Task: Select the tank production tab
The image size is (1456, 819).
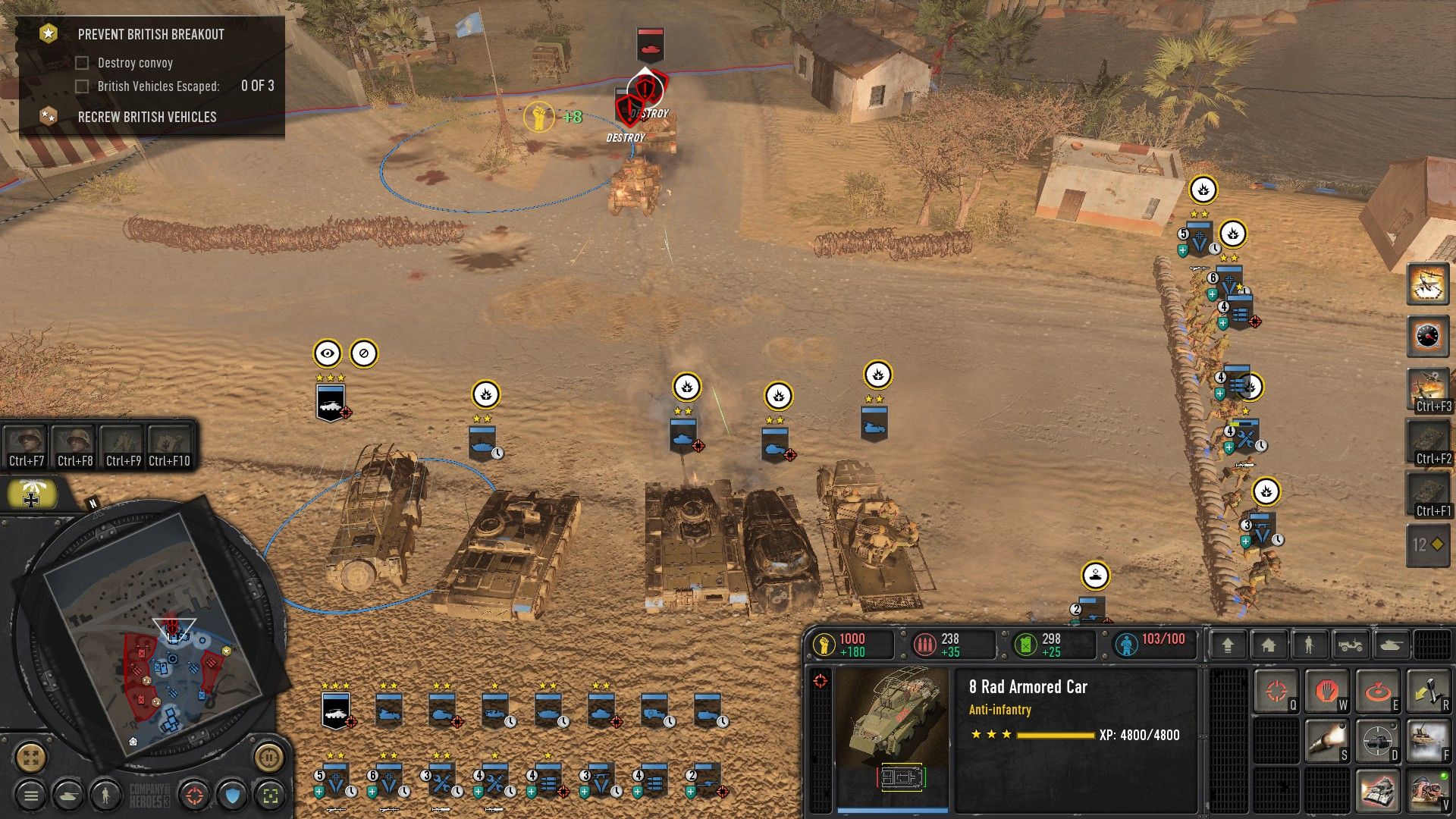Action: tap(1392, 645)
